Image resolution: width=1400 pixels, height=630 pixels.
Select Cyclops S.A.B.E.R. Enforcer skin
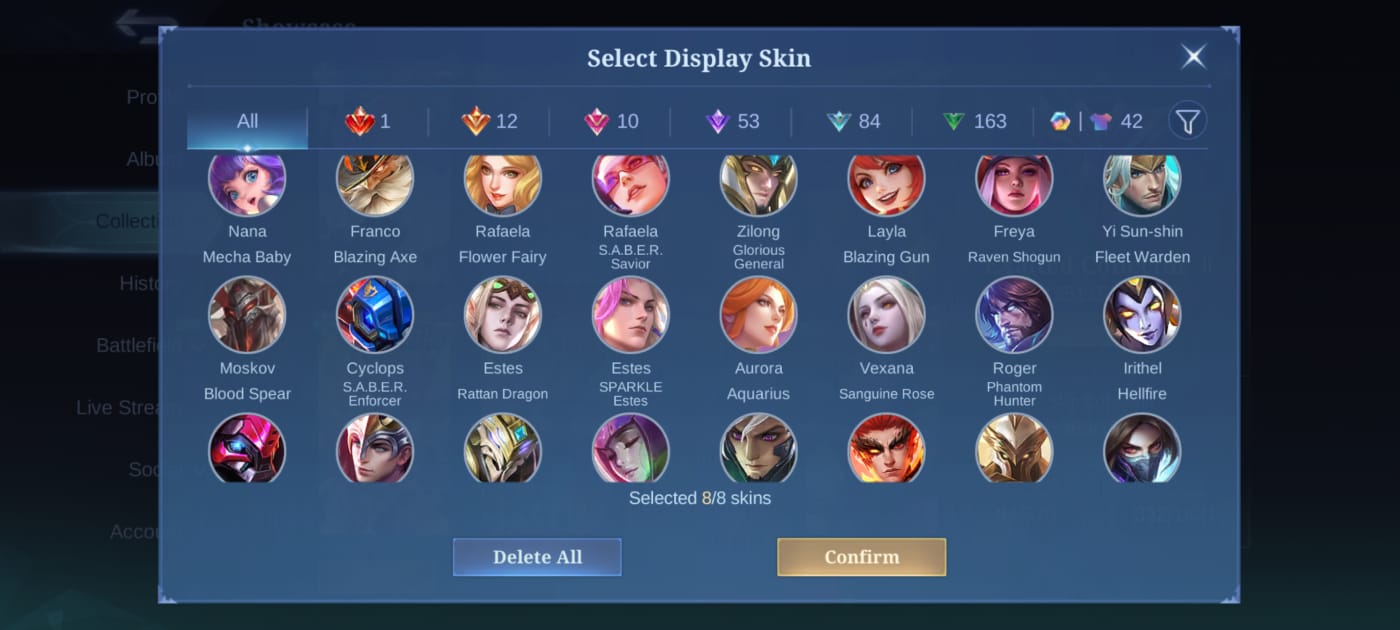pos(375,315)
